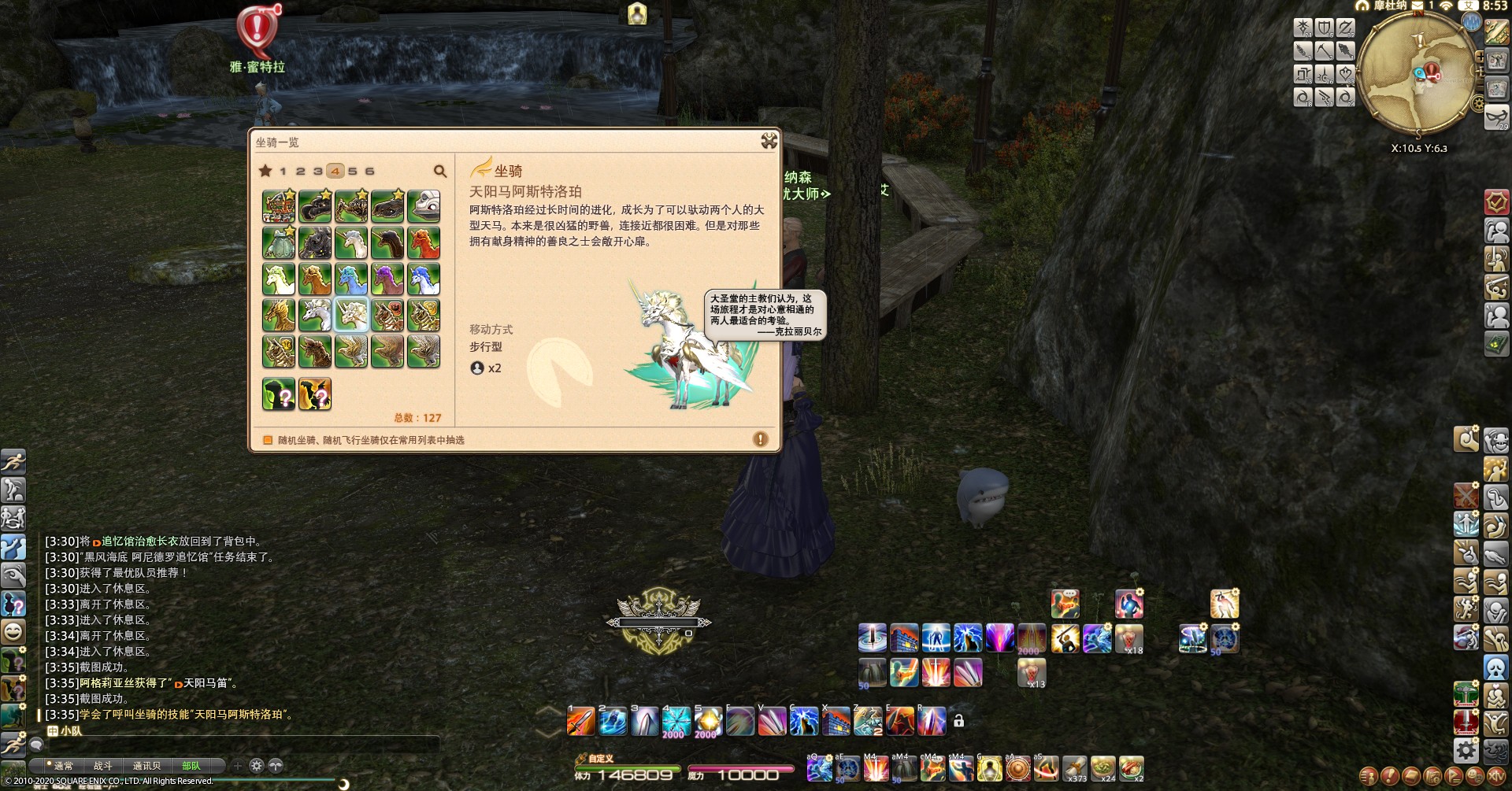Select the golden dragon mount icon
Image resolution: width=1512 pixels, height=791 pixels.
279,316
